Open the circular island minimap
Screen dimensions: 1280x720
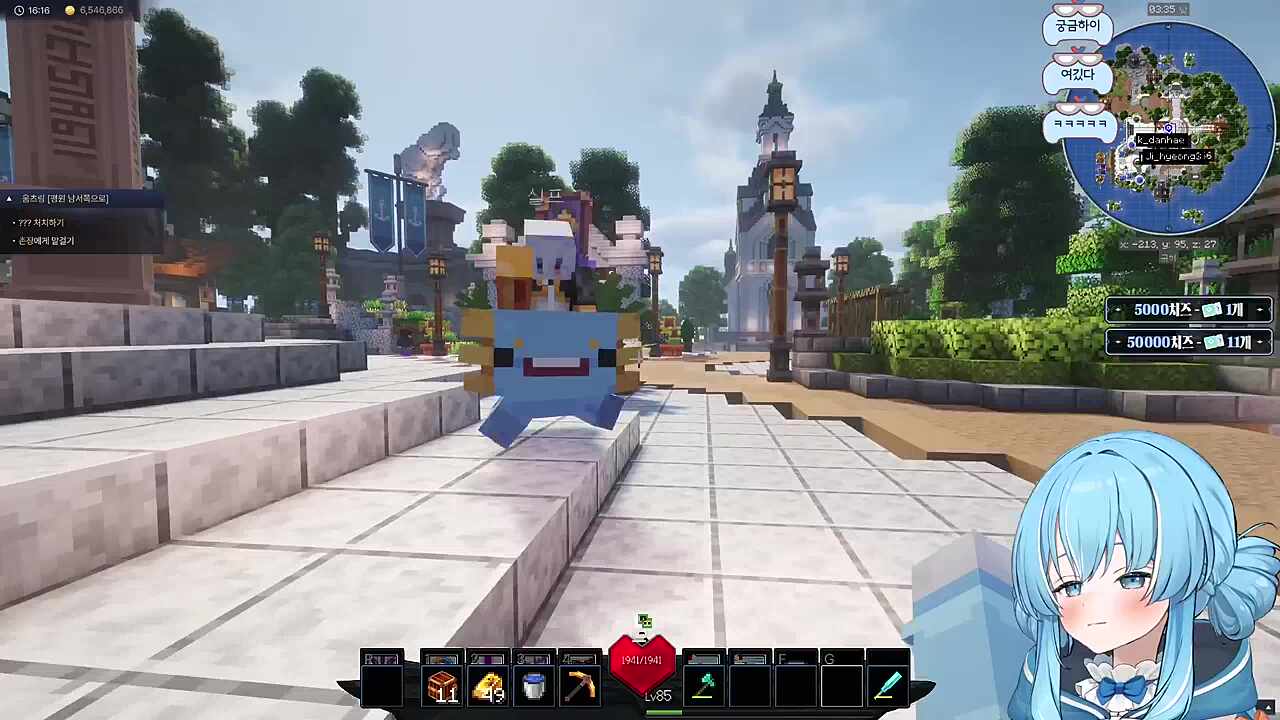1168,128
